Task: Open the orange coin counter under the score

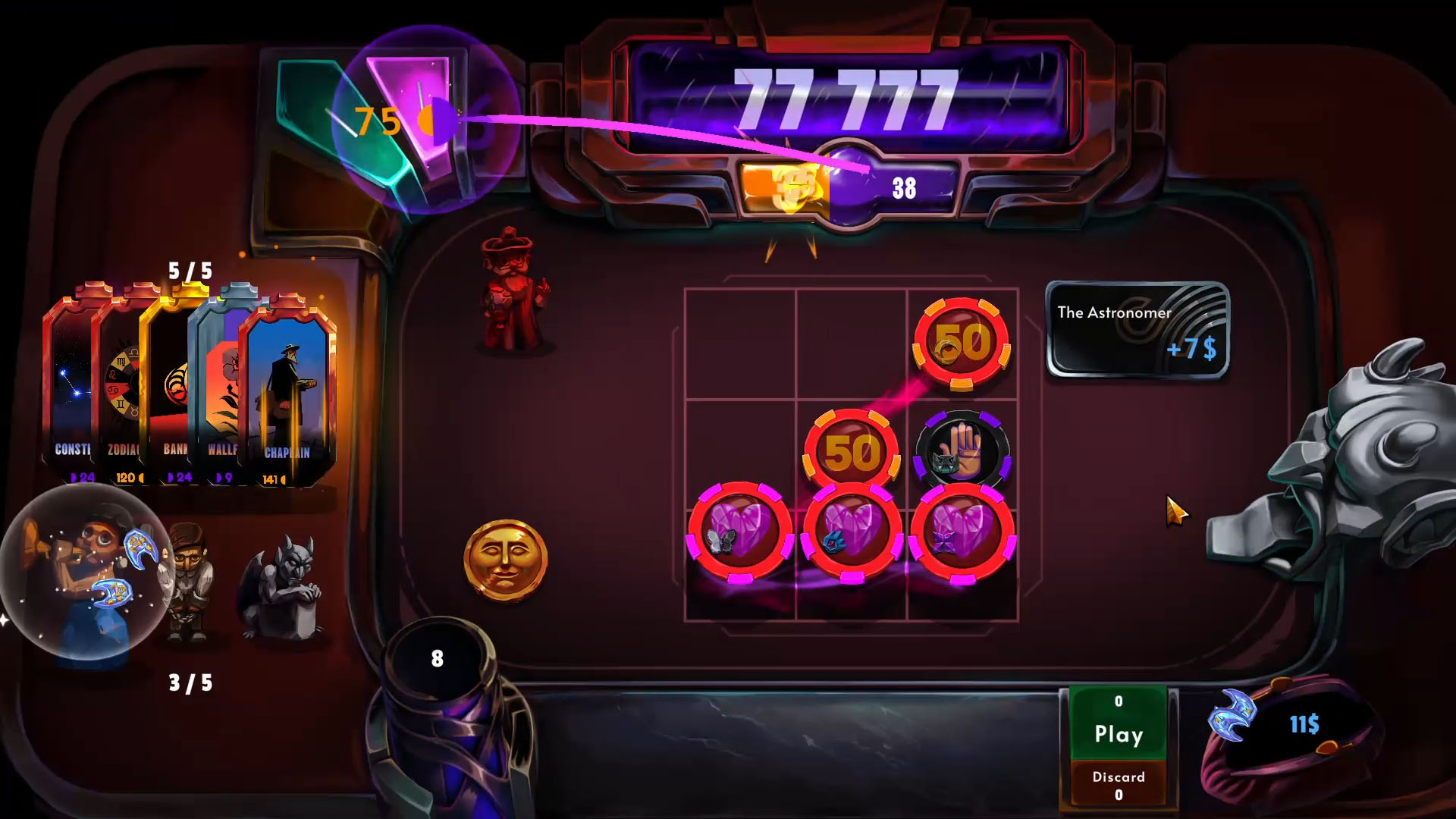Action: click(x=789, y=184)
